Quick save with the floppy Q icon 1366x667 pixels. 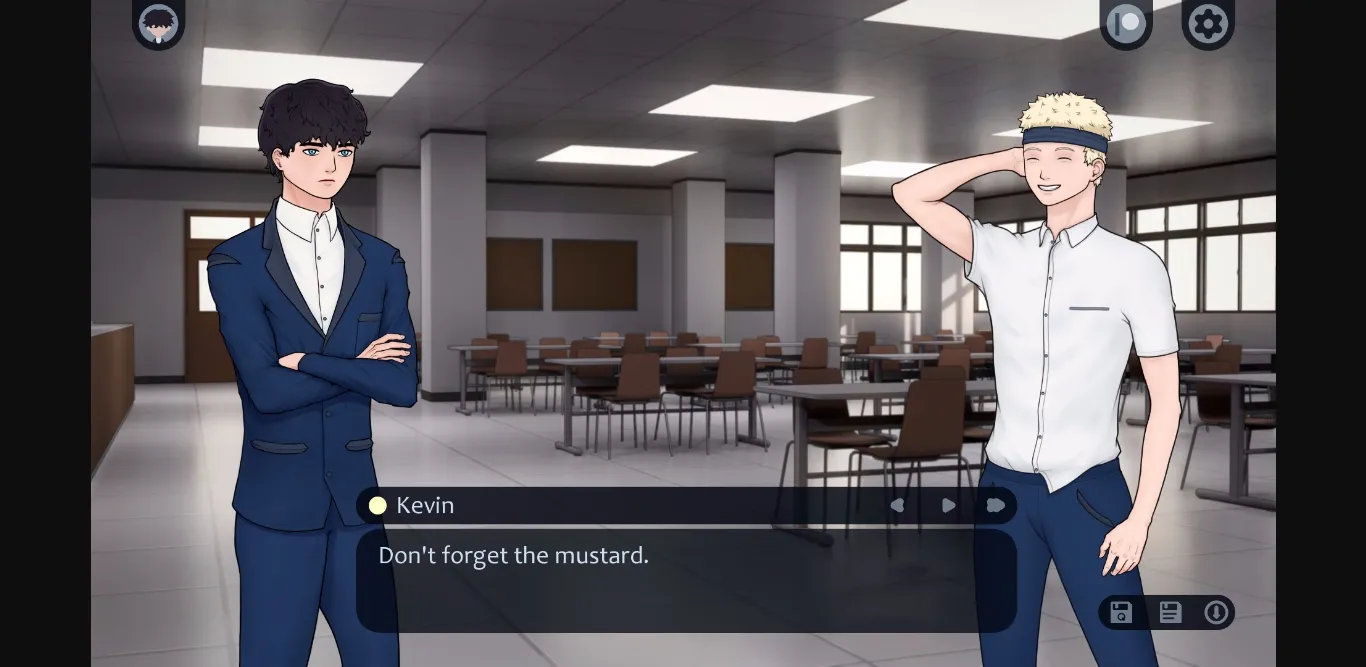[x=1121, y=613]
